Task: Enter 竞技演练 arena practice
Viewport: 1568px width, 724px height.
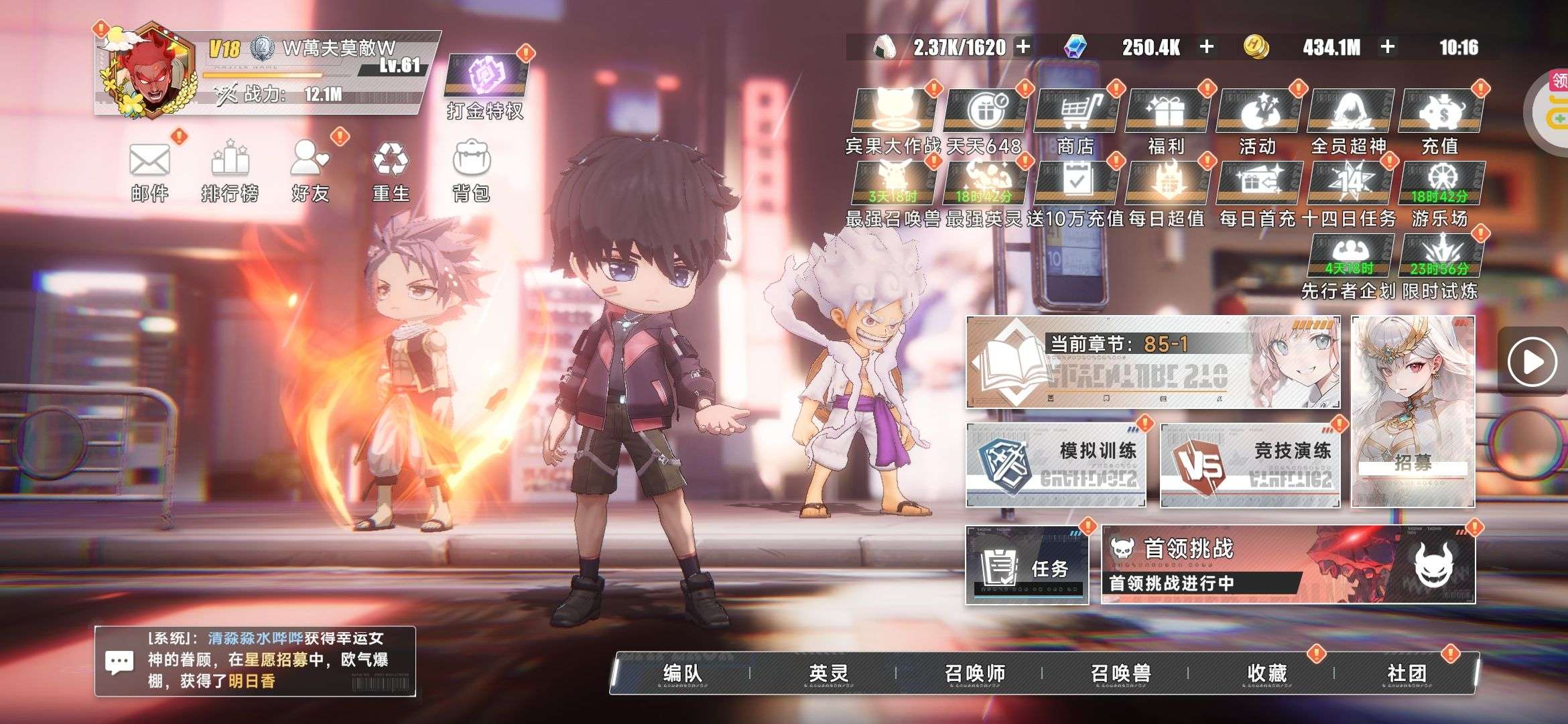Action: coord(1250,465)
